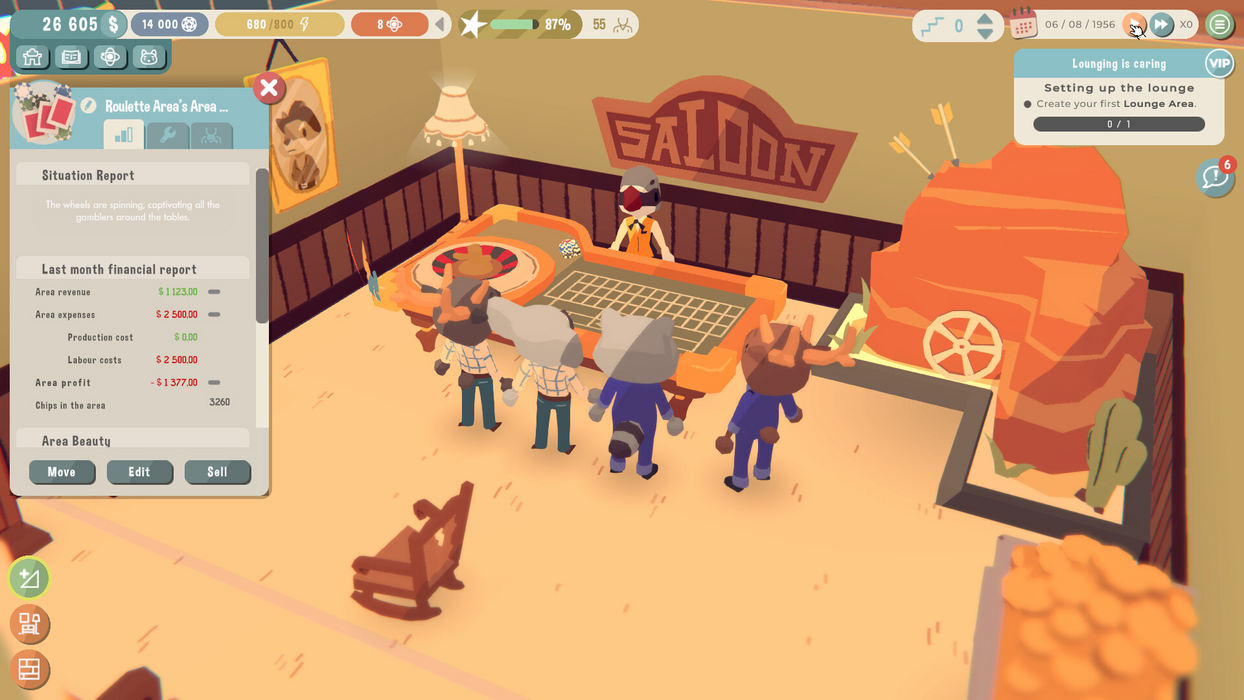Click the play speed button
1244x700 pixels.
pos(1134,24)
